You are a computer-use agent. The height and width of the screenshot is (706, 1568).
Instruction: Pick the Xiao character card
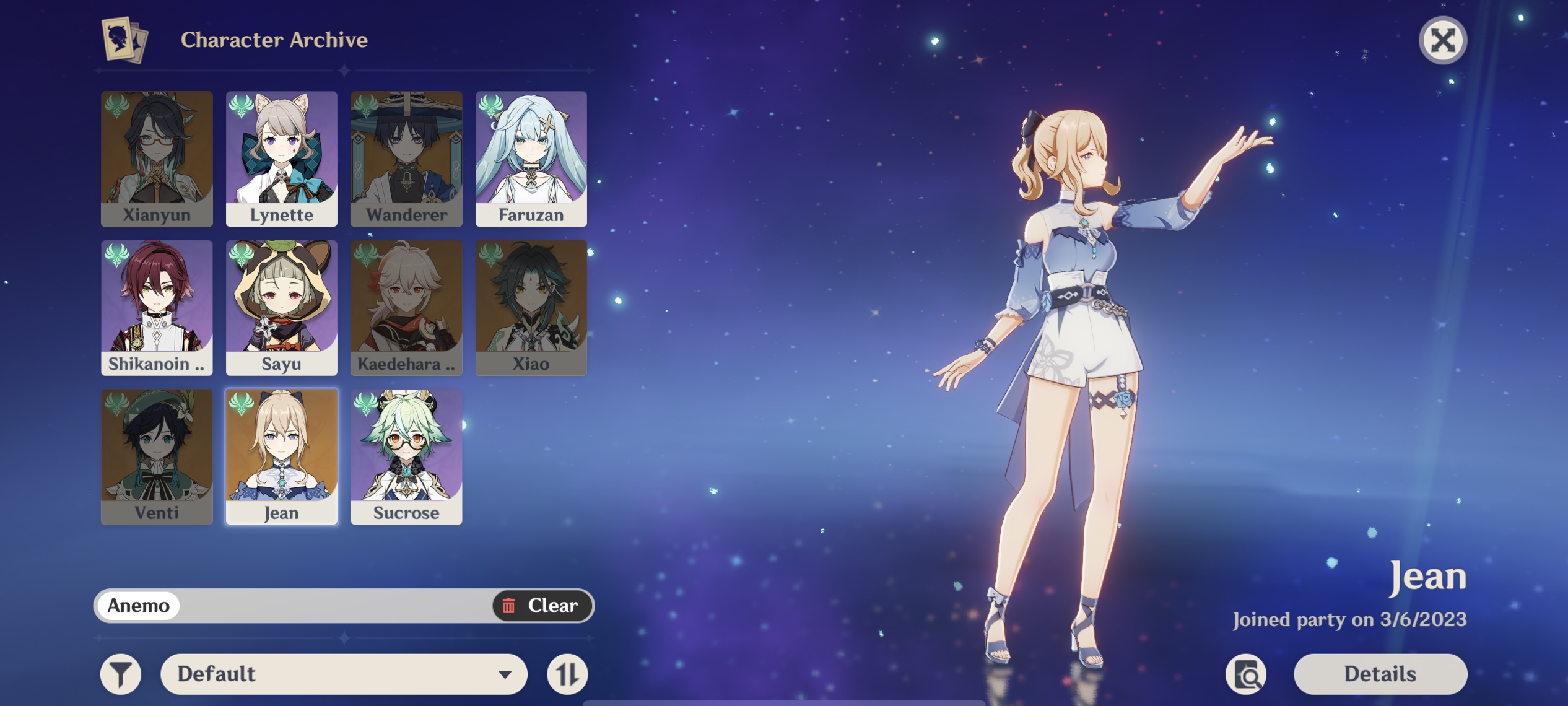click(531, 307)
